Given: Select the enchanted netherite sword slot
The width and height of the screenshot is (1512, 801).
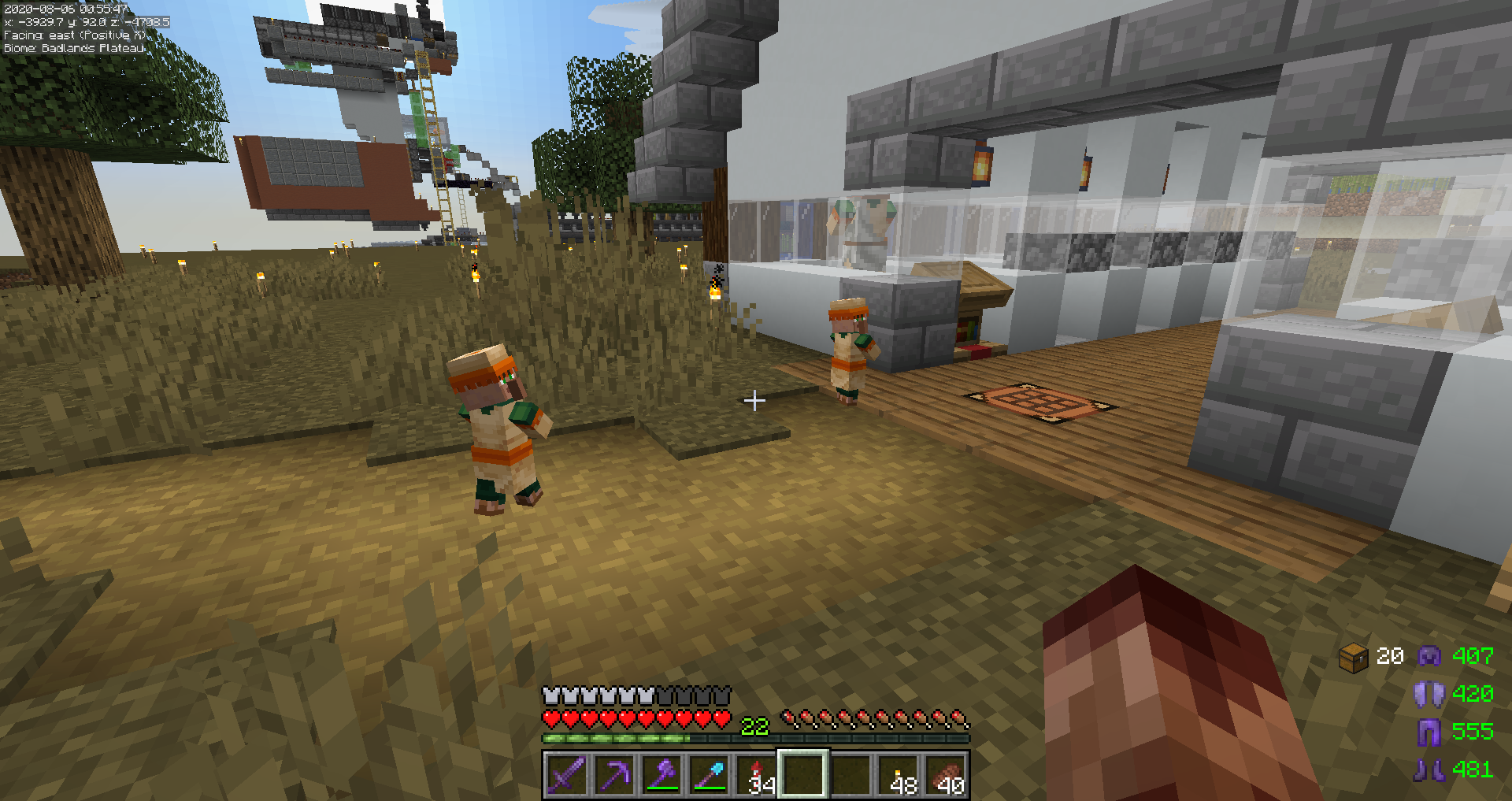Looking at the screenshot, I should click(x=566, y=774).
